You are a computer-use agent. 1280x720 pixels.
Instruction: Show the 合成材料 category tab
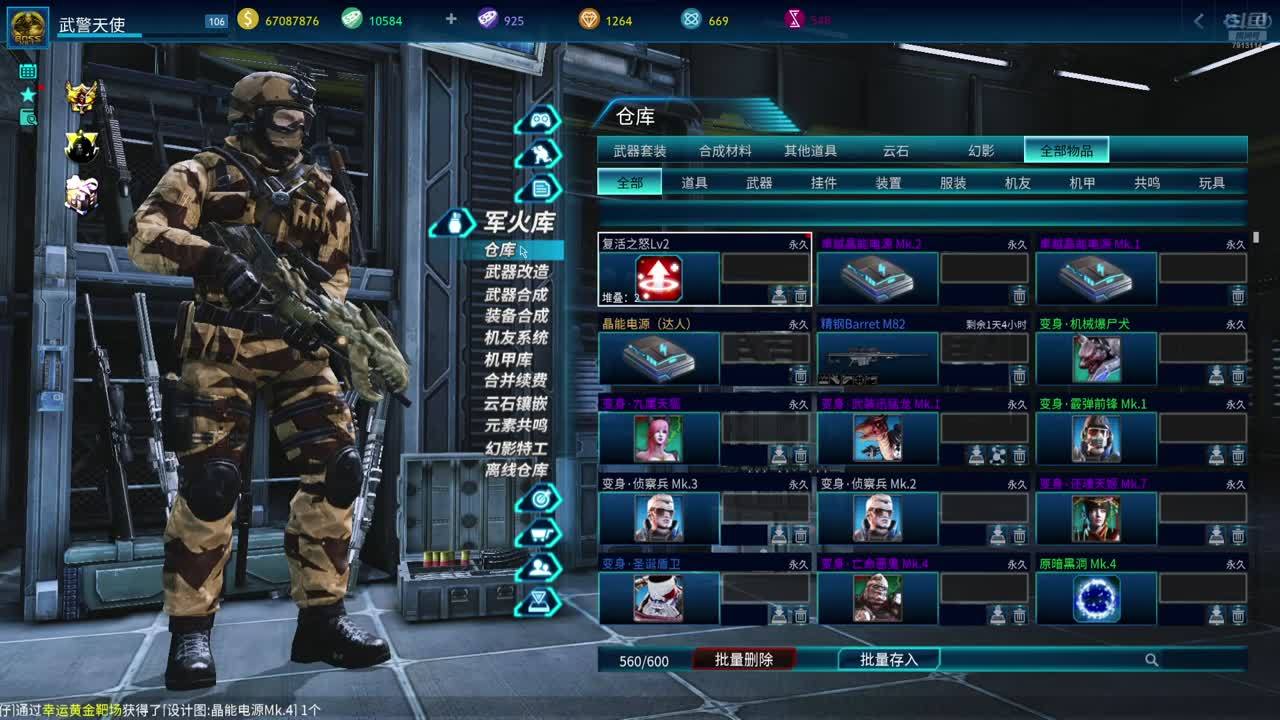tap(725, 151)
